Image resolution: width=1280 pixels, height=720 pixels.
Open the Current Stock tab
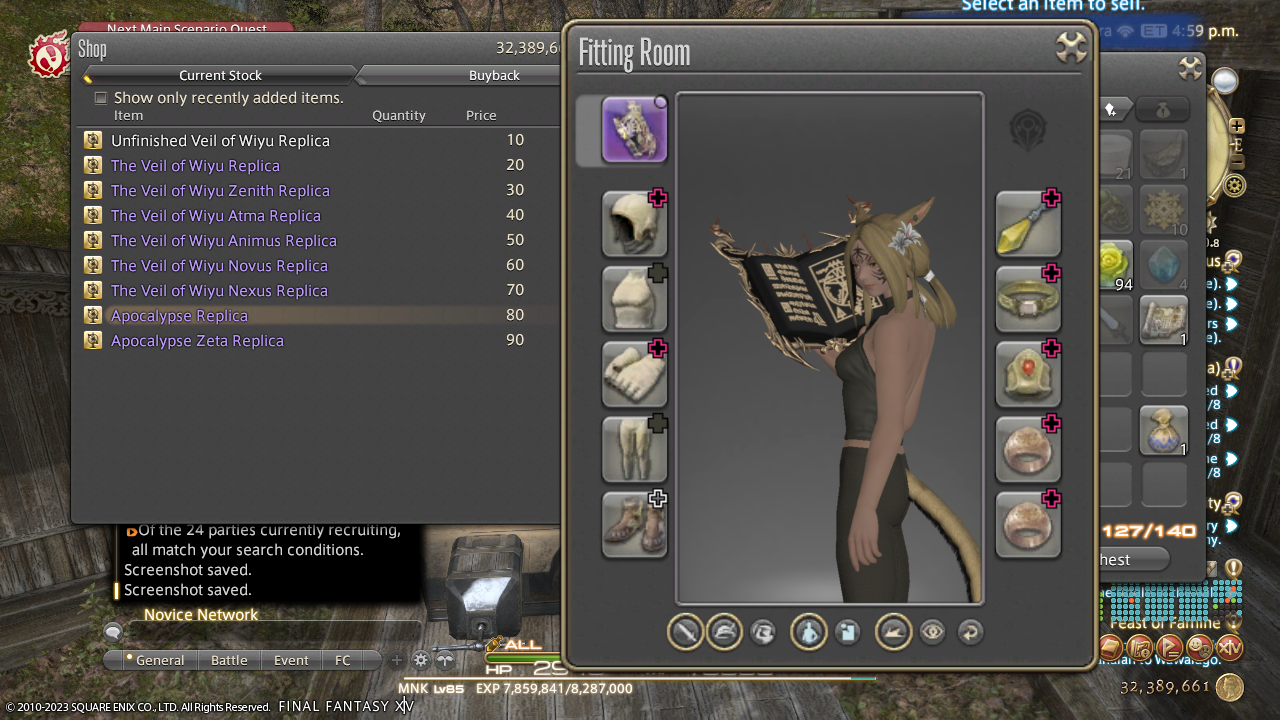tap(220, 75)
